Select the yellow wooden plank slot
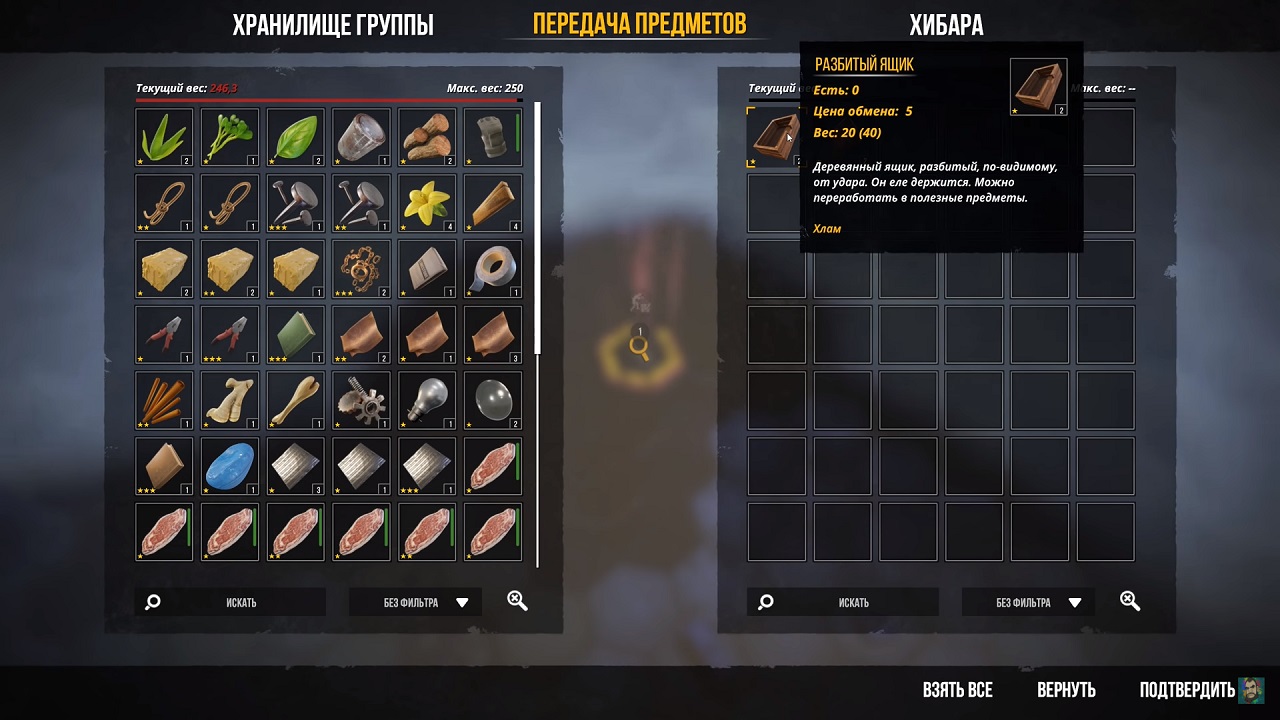 coord(493,203)
